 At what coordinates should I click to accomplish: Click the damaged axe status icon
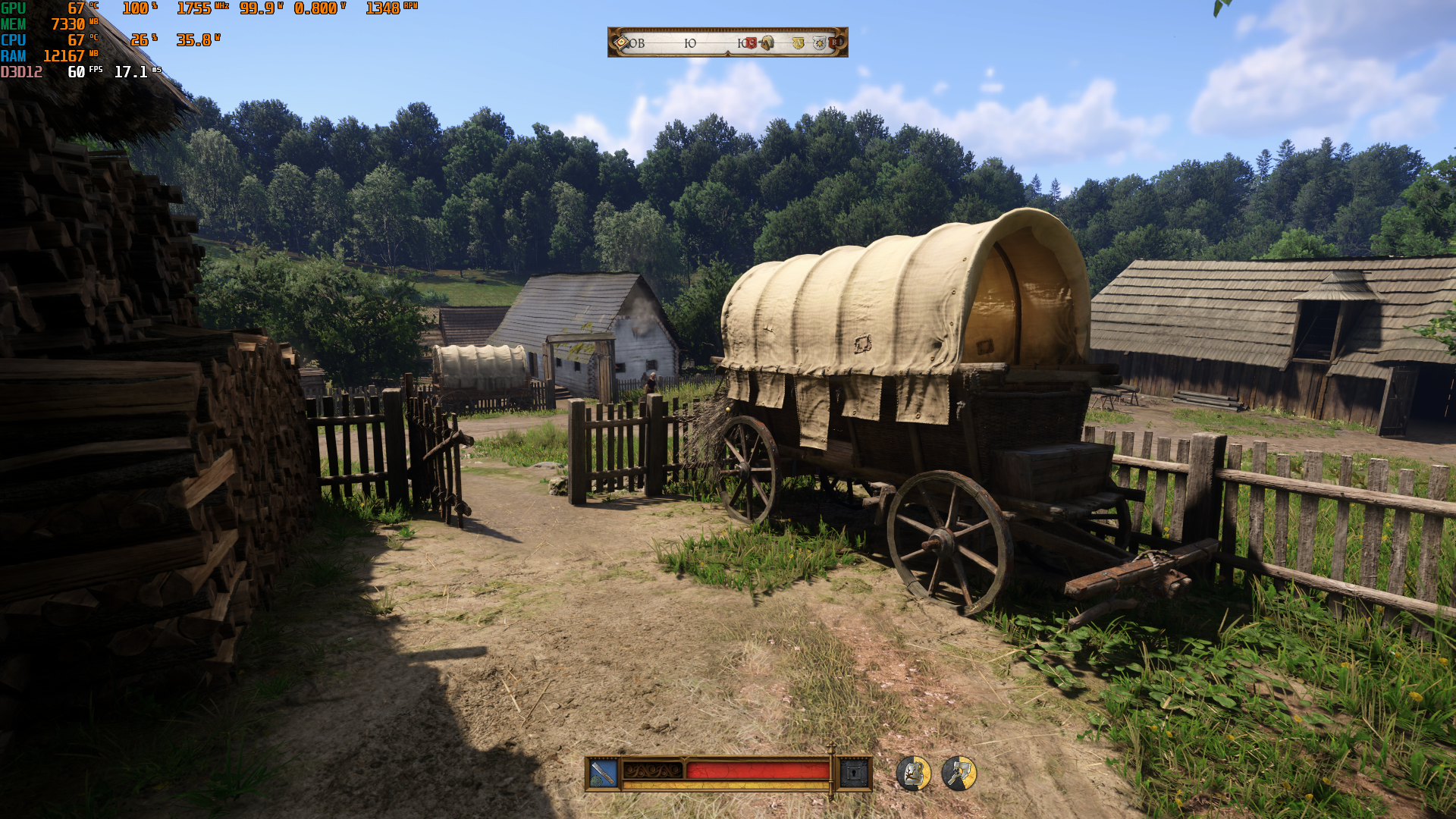[959, 773]
